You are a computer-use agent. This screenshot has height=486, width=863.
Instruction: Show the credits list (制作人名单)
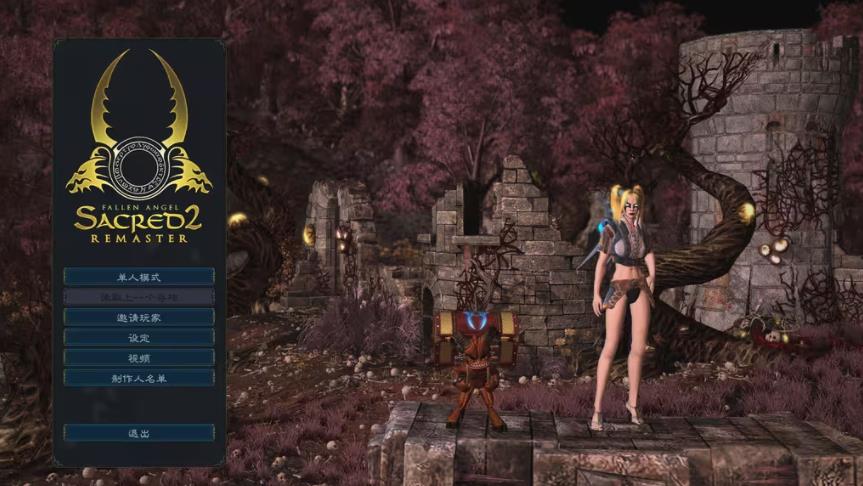click(139, 378)
